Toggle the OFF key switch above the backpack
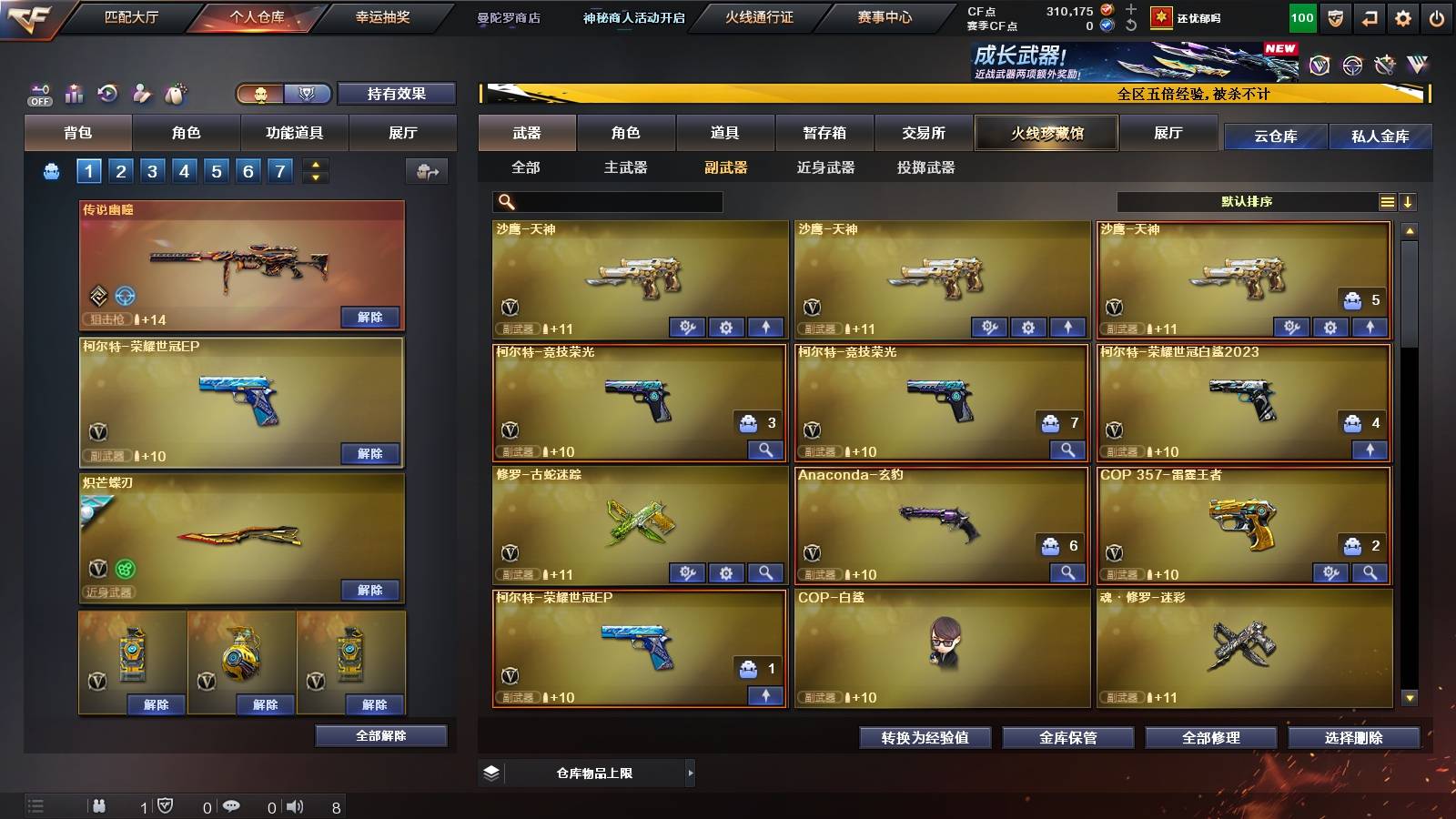The height and width of the screenshot is (819, 1456). click(38, 92)
